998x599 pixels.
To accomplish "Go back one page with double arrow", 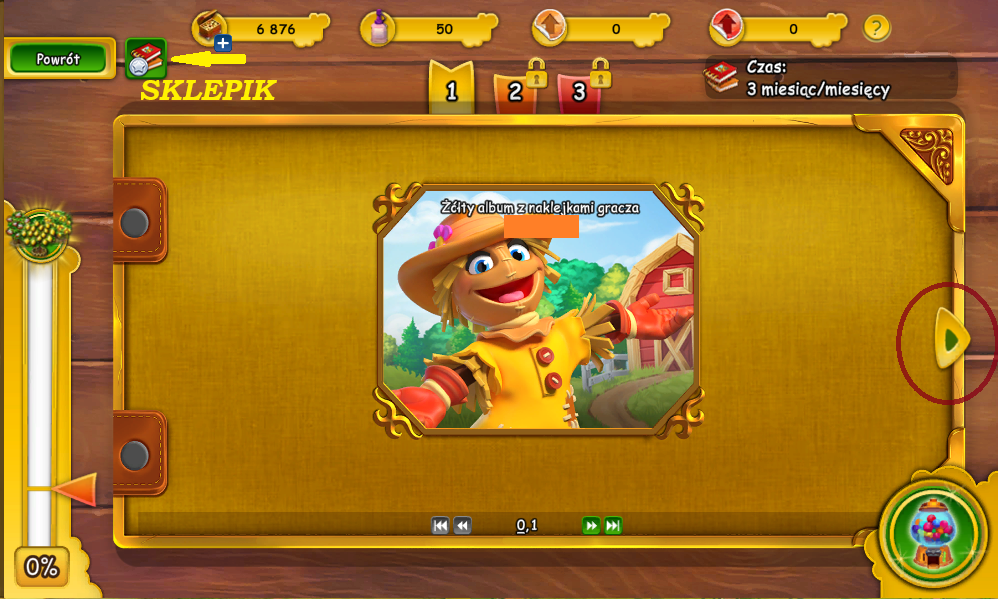I will pyautogui.click(x=462, y=526).
